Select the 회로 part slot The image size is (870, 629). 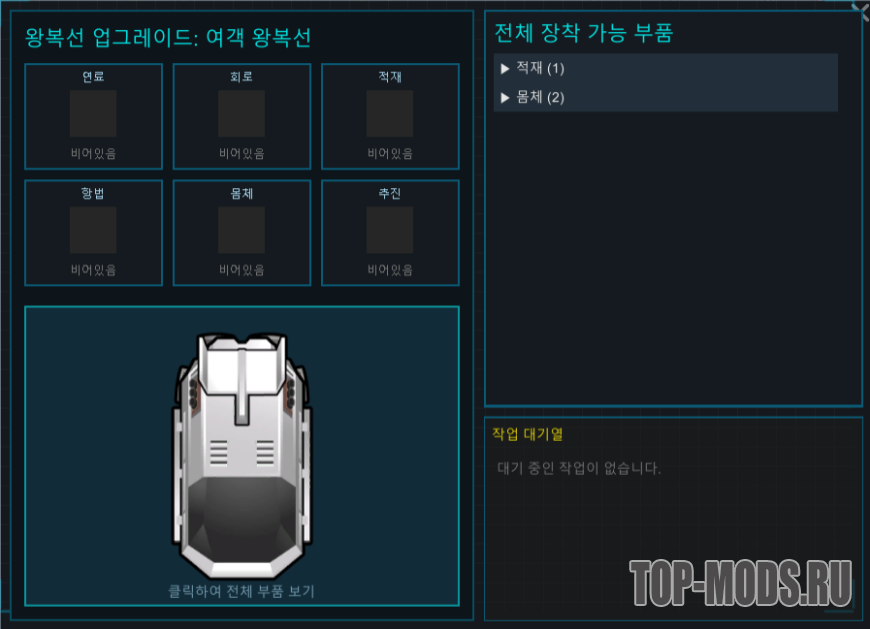click(241, 114)
